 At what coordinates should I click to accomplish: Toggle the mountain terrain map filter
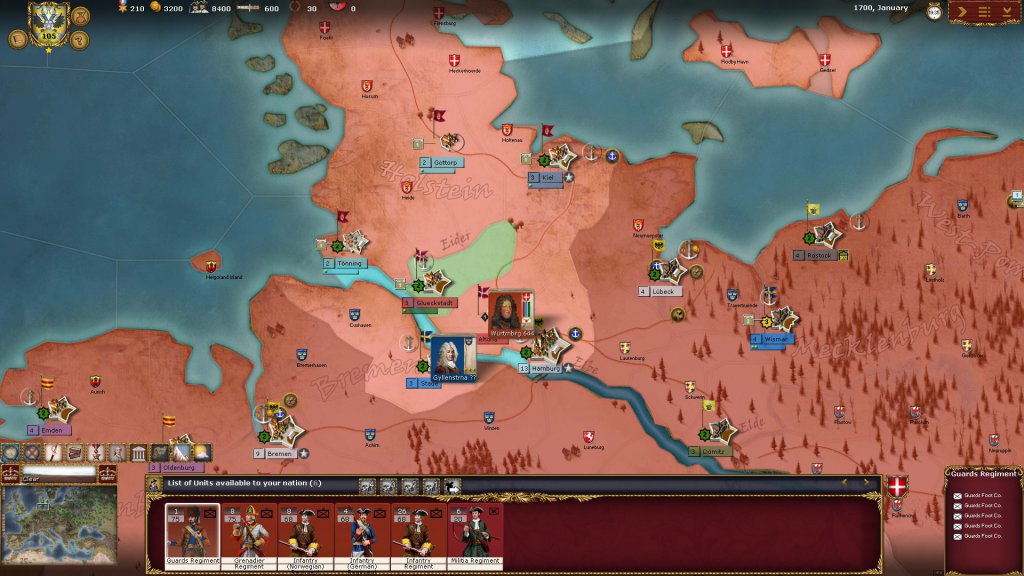click(x=181, y=453)
